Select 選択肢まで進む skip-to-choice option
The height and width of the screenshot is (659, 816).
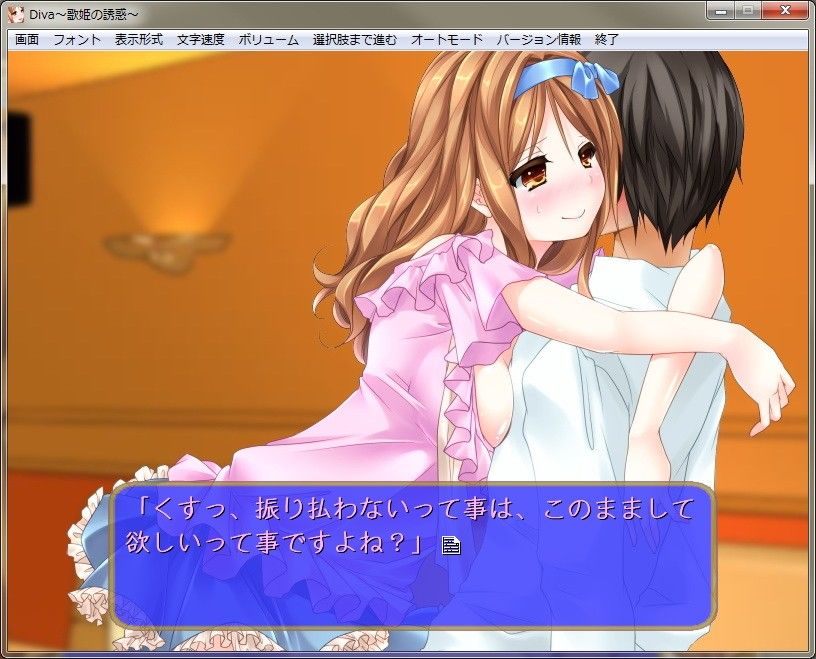point(354,40)
